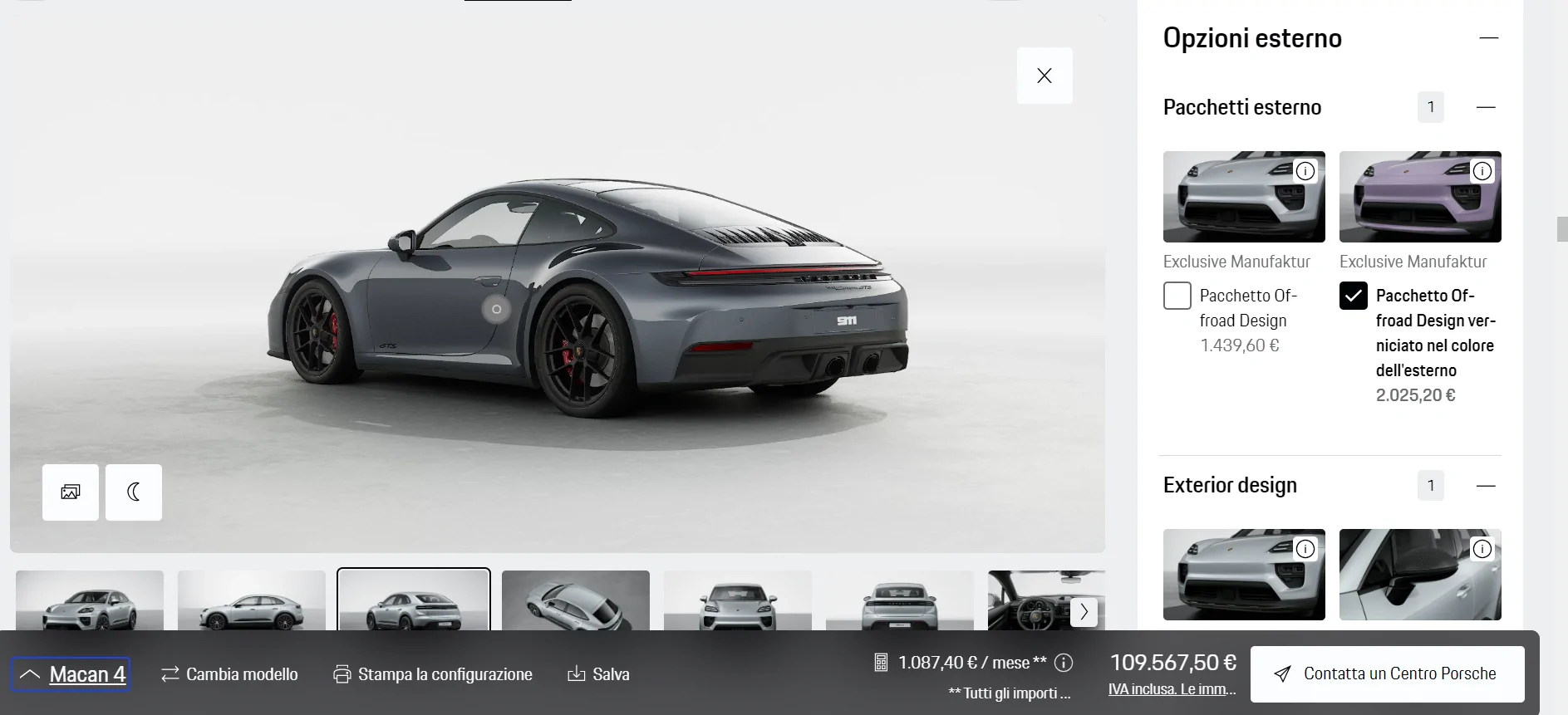Open the calculator icon next to the monthly price
Viewport: 1568px width, 715px height.
click(x=881, y=662)
